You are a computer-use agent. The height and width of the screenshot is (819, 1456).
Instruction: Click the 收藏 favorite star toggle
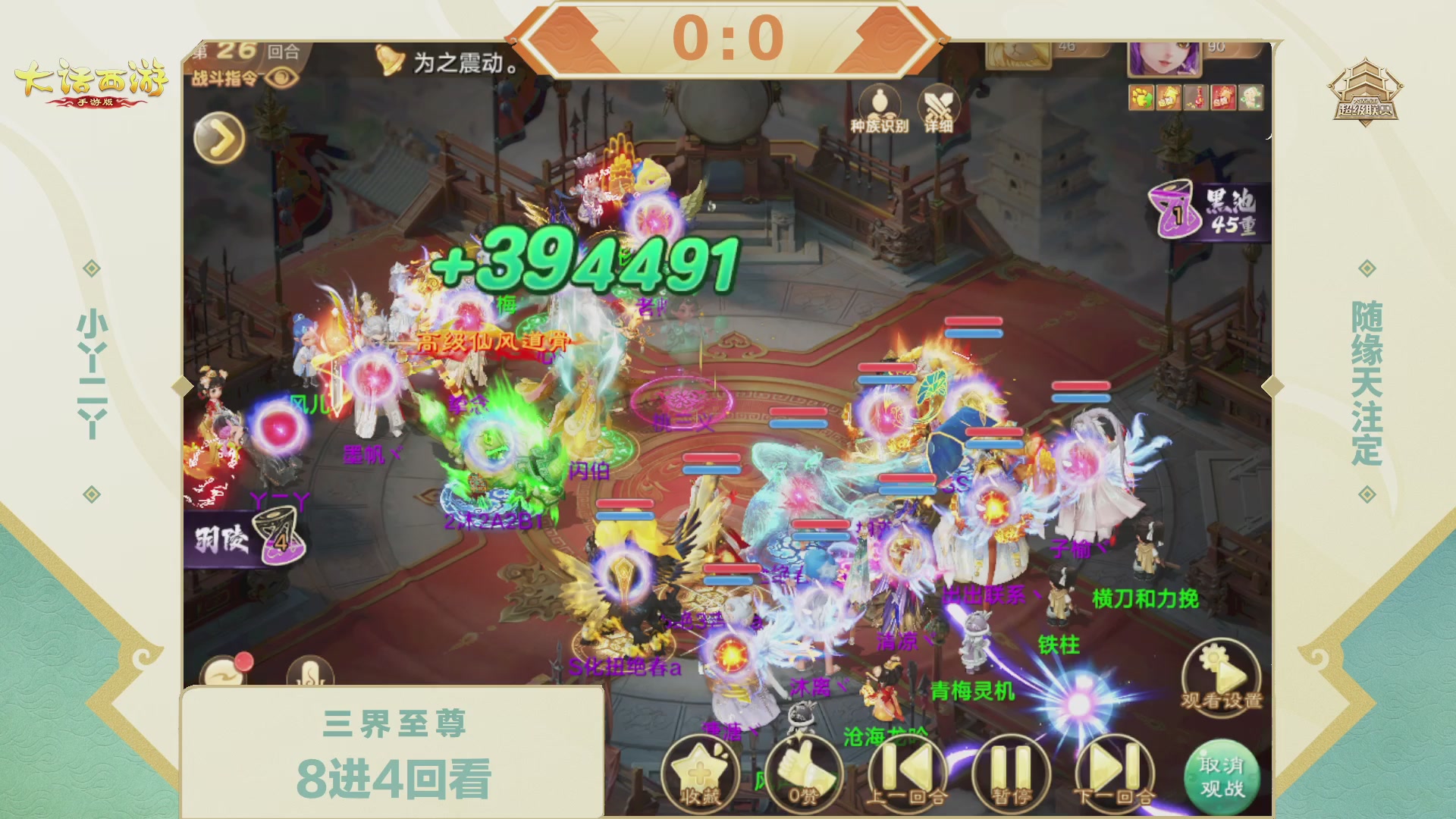click(701, 773)
